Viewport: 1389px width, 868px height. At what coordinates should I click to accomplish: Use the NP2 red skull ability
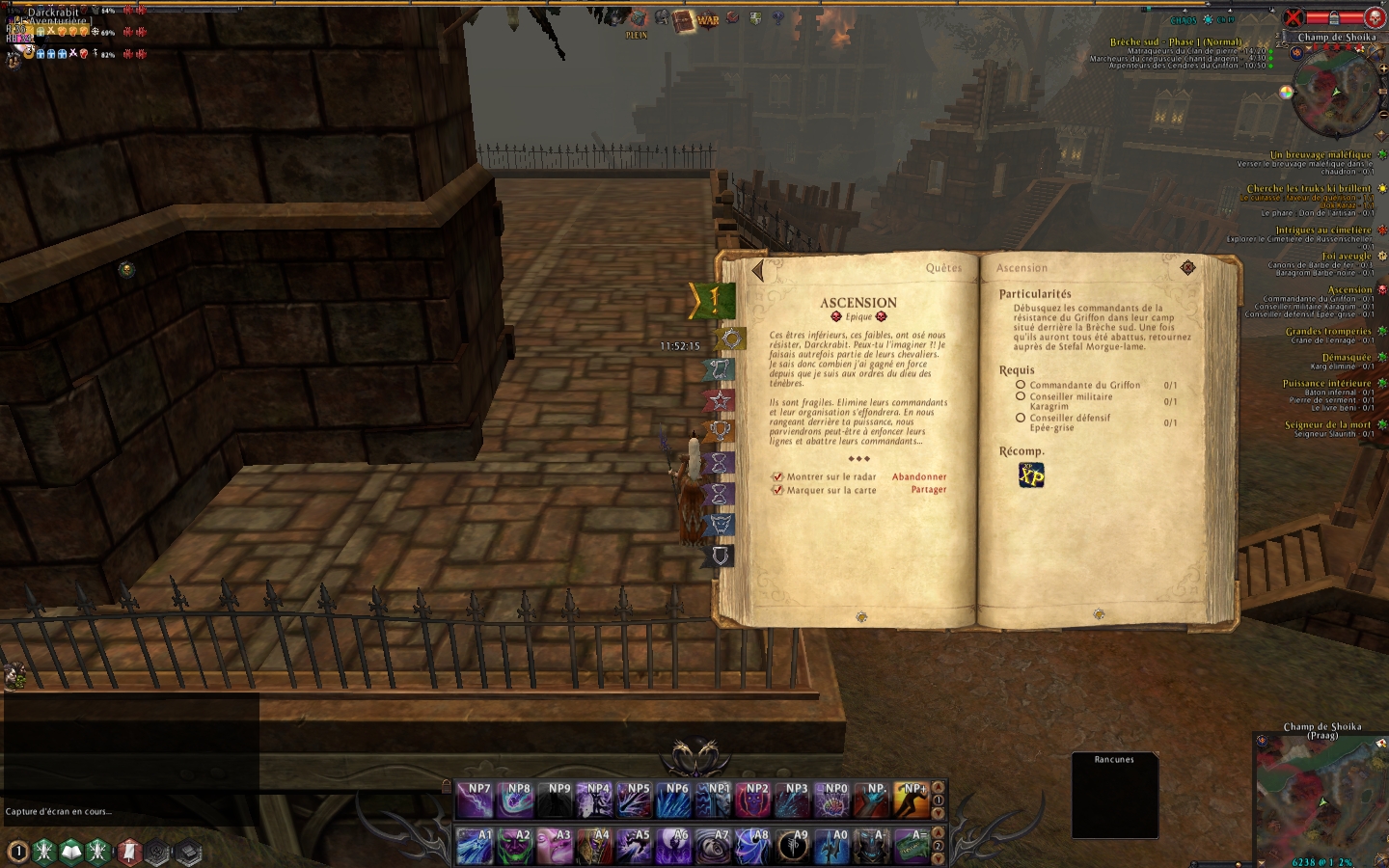pos(753,800)
